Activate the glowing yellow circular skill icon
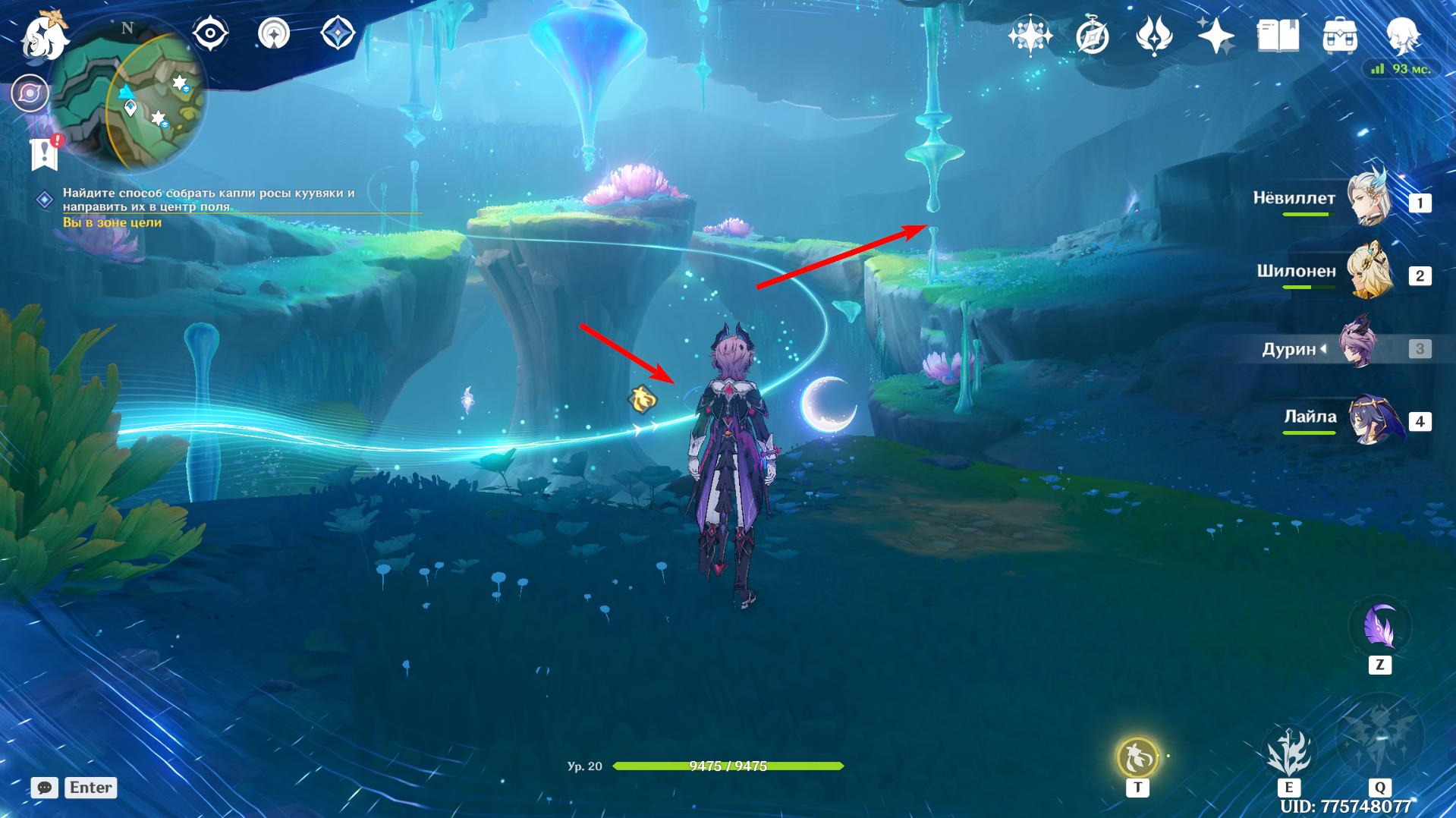The image size is (1456, 818). (x=1137, y=757)
